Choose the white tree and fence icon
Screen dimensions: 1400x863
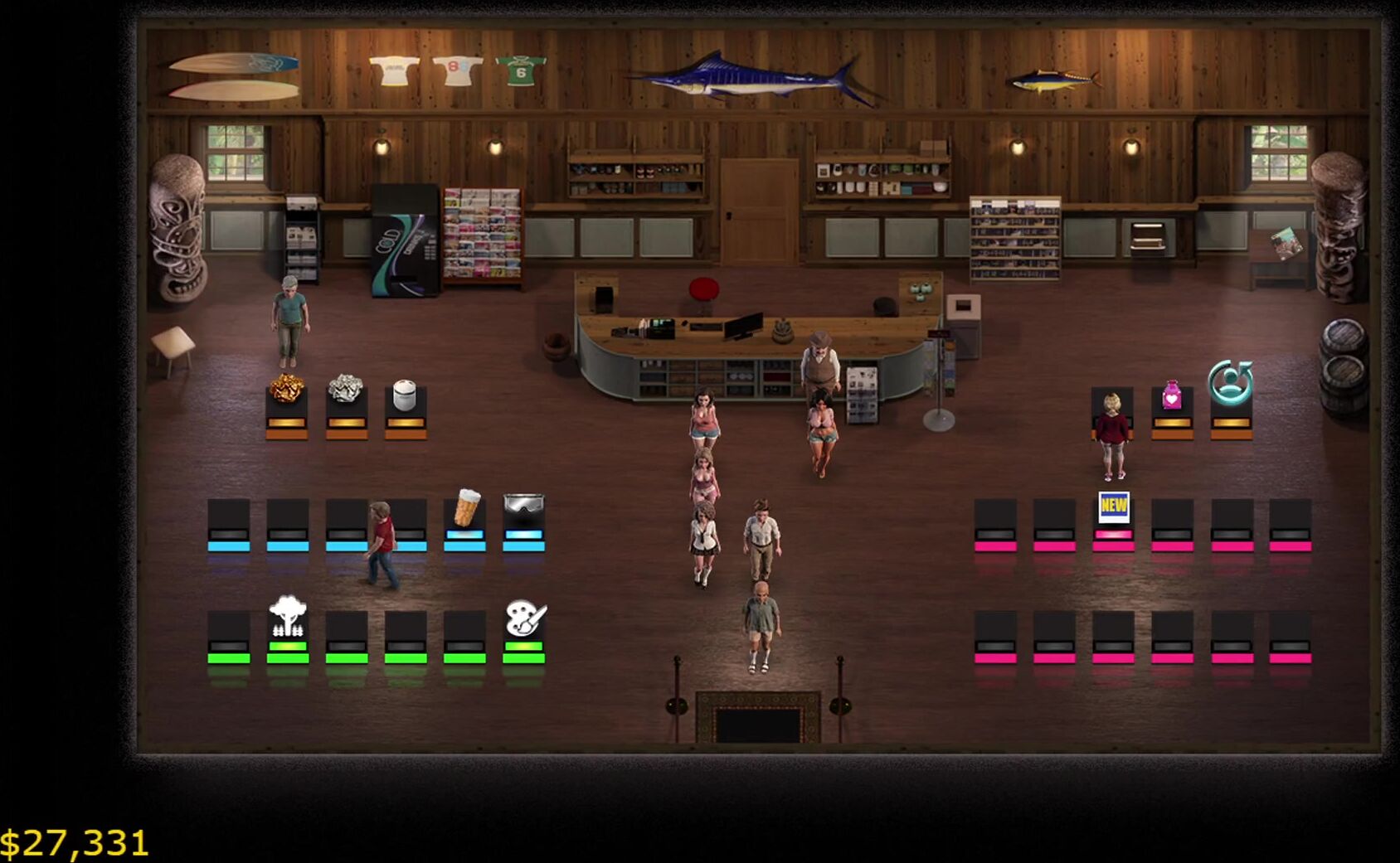288,618
